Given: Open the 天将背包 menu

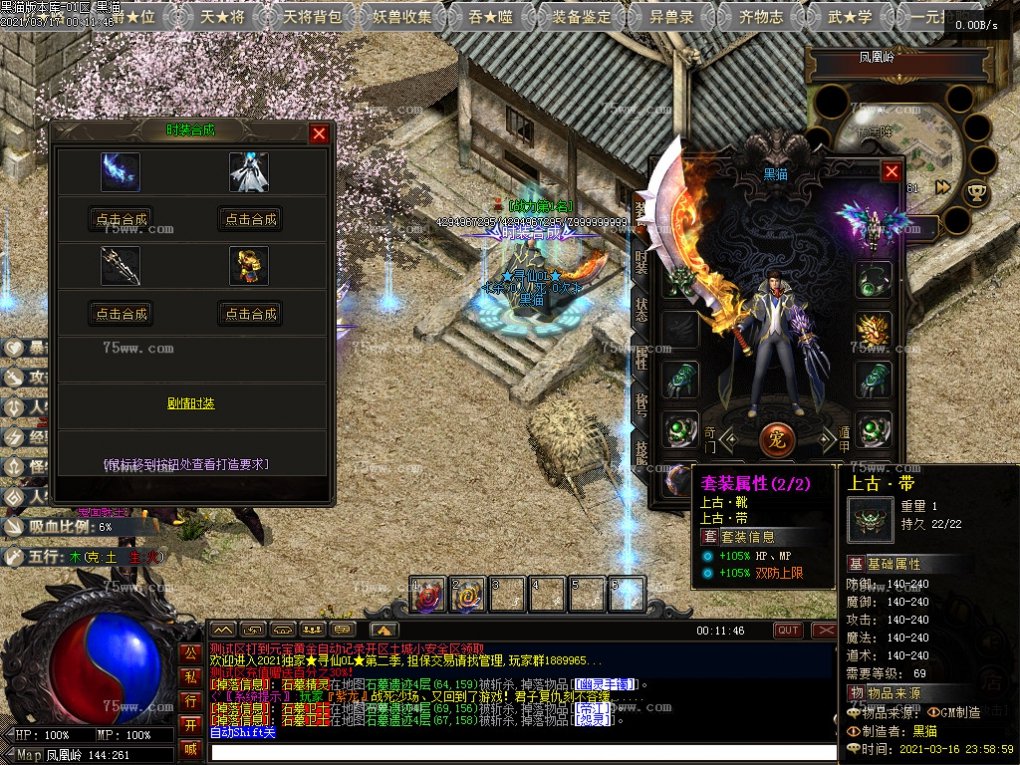Looking at the screenshot, I should tap(311, 16).
